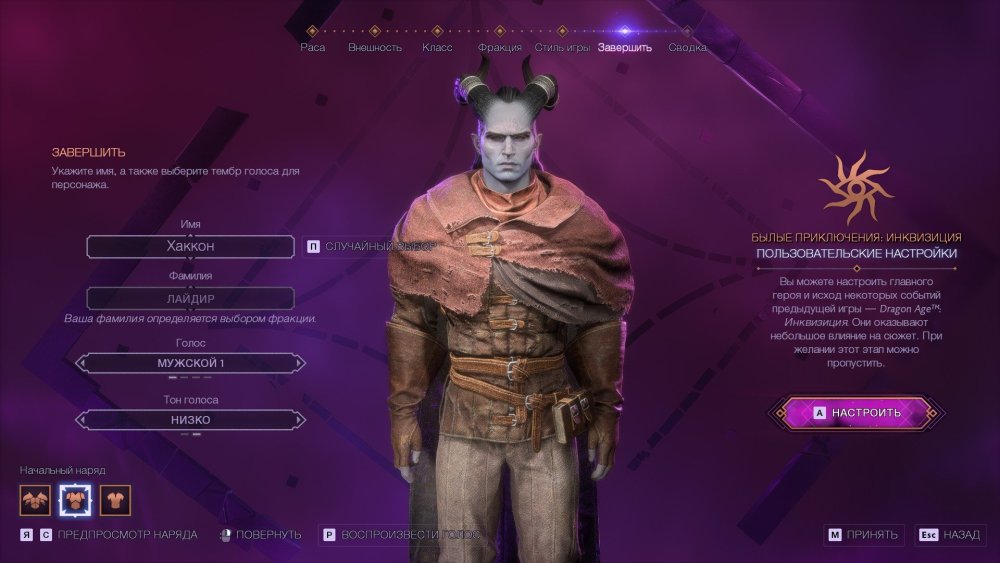Image resolution: width=1000 pixels, height=563 pixels.
Task: Select next voice with right arrow
Action: [x=299, y=363]
